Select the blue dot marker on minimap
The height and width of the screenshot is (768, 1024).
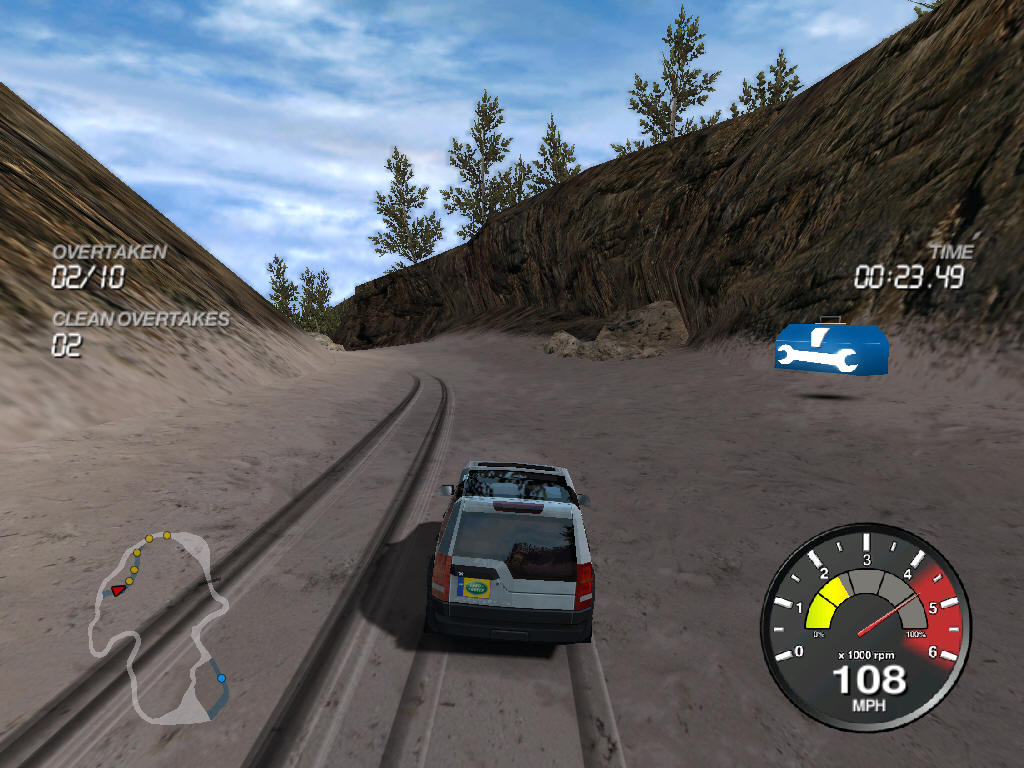[221, 678]
